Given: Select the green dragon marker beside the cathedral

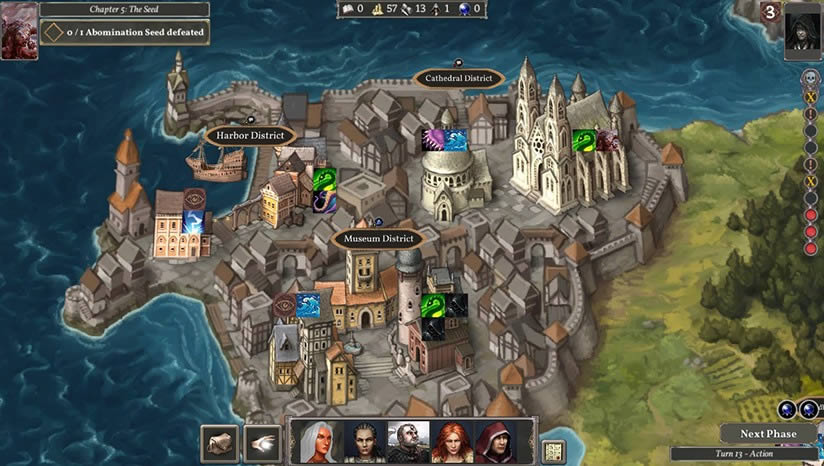Looking at the screenshot, I should (583, 141).
